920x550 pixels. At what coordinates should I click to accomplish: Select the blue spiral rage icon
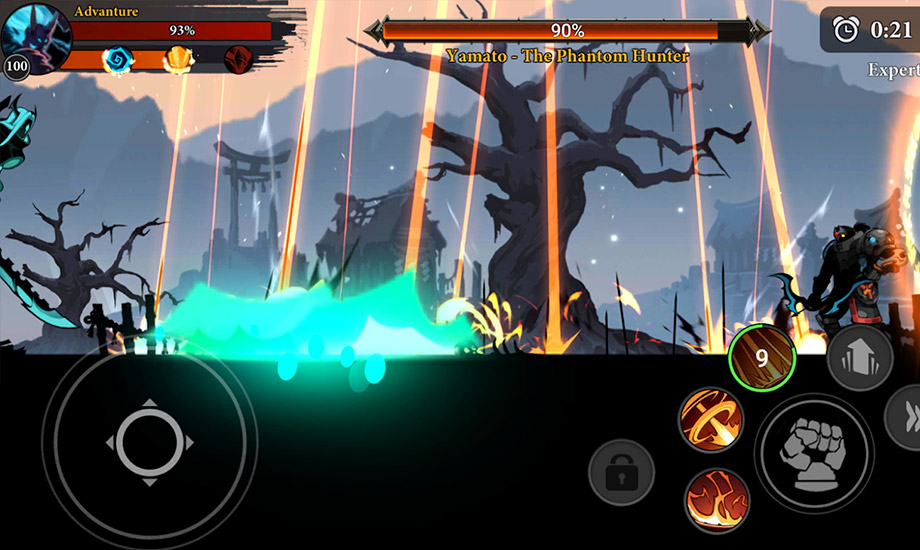coord(117,59)
